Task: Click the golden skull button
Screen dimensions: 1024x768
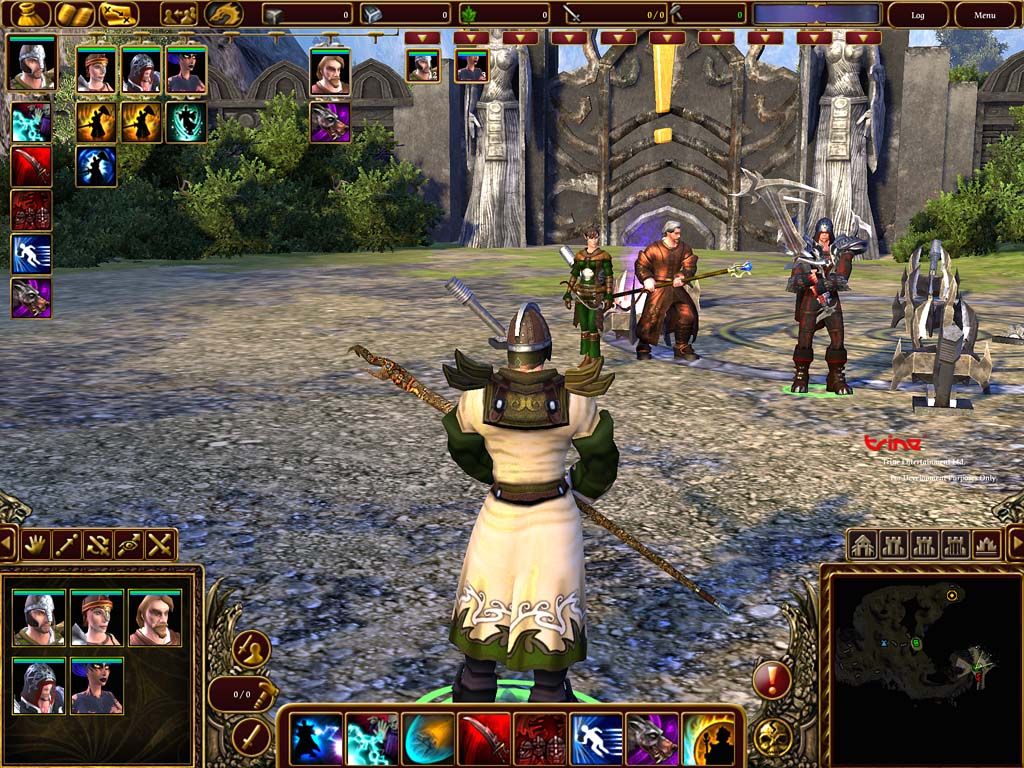Action: click(771, 737)
